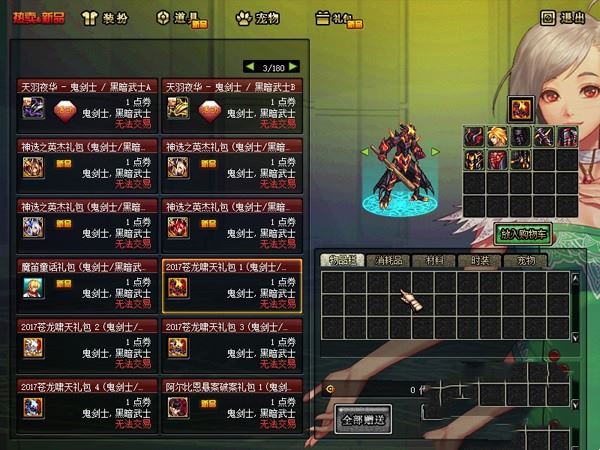This screenshot has height=450, width=600.
Task: Open the 时装 inventory tab
Action: pos(482,261)
